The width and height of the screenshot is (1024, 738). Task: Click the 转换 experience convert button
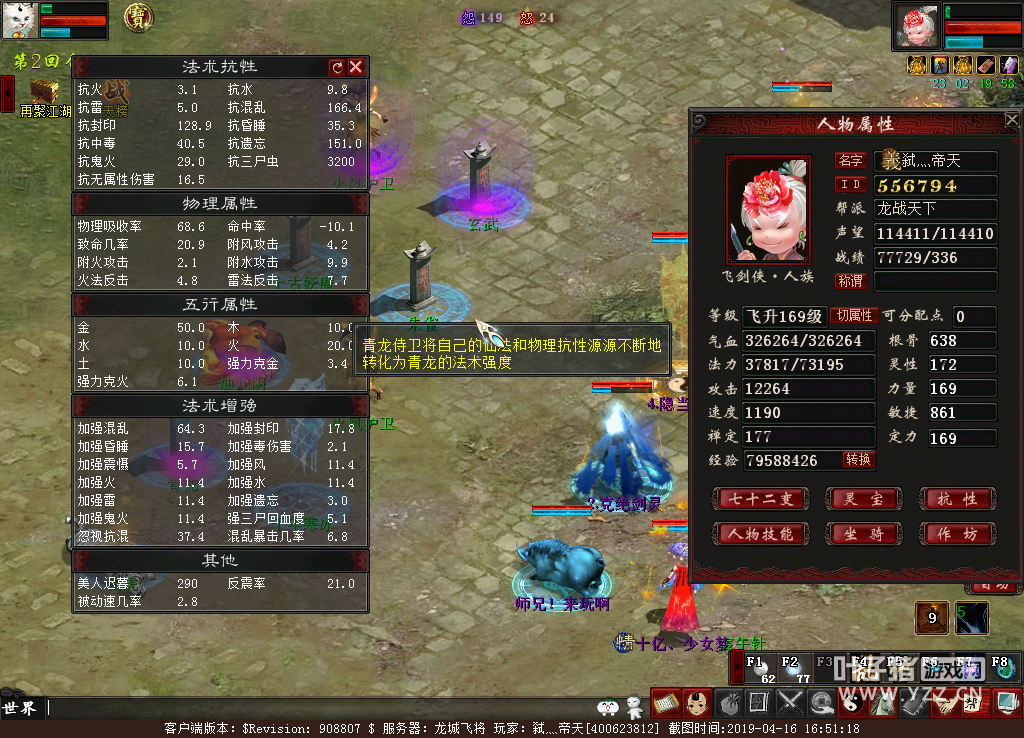coord(858,460)
